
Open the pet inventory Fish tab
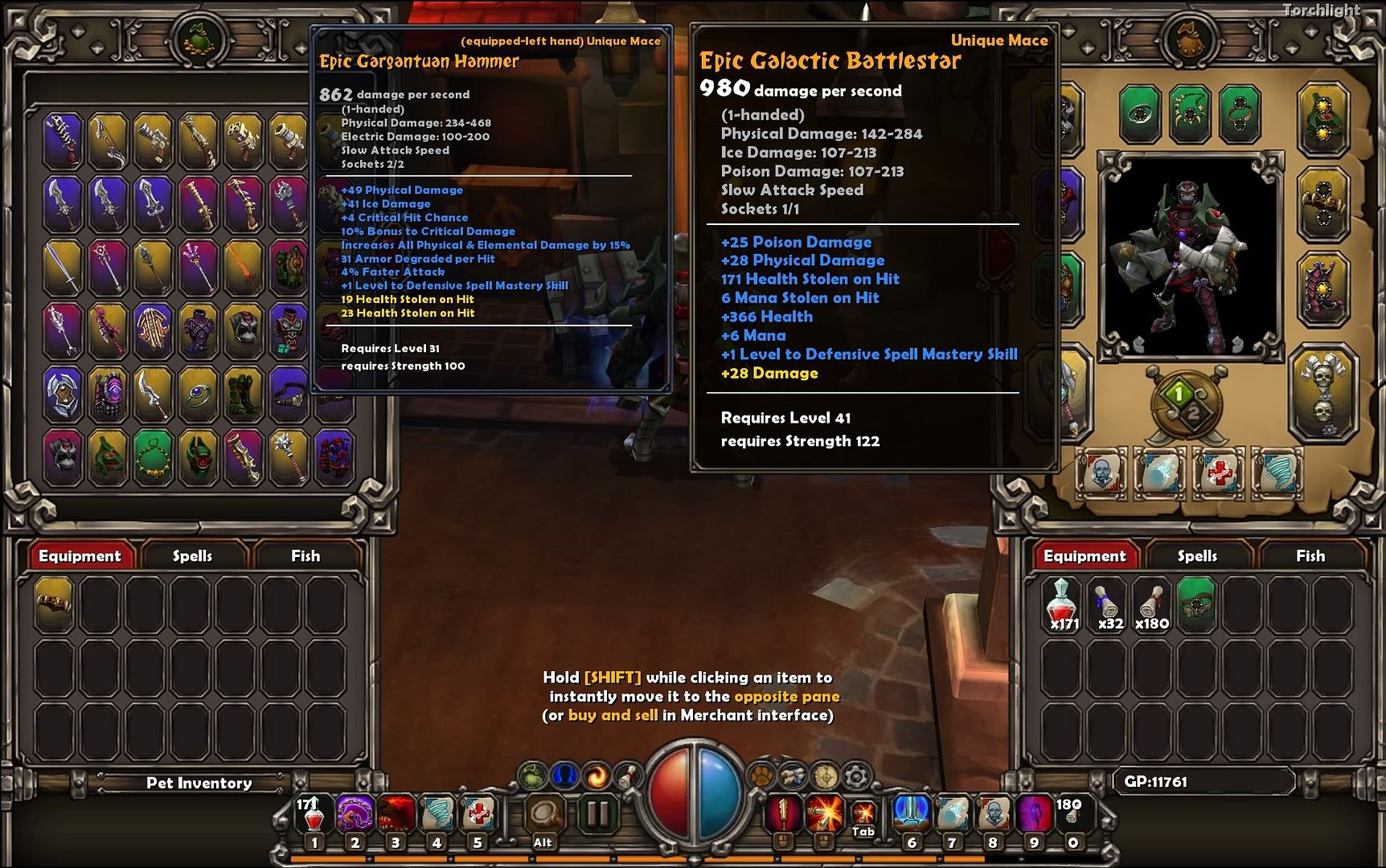305,556
